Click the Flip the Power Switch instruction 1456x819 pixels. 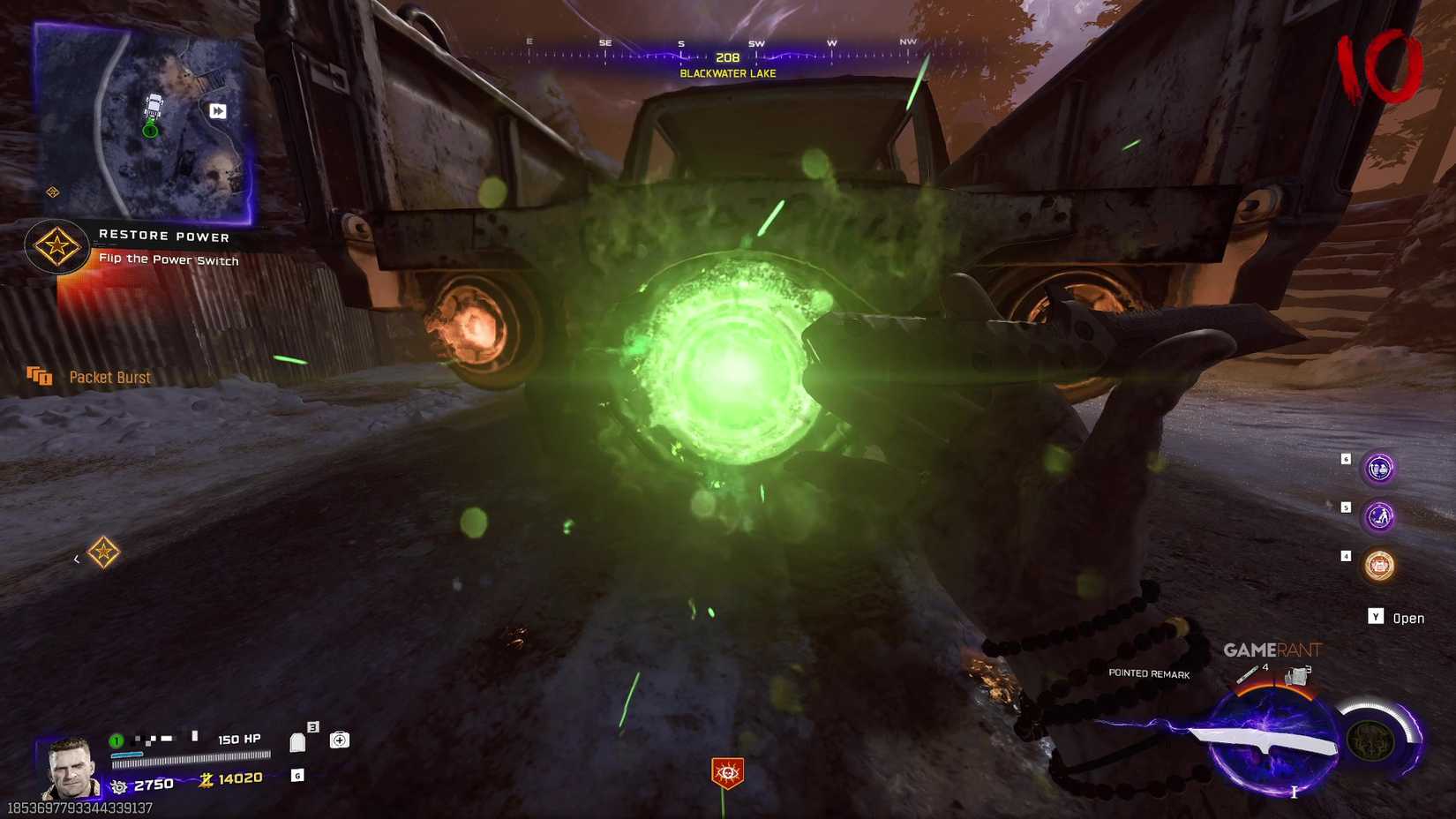coord(170,260)
